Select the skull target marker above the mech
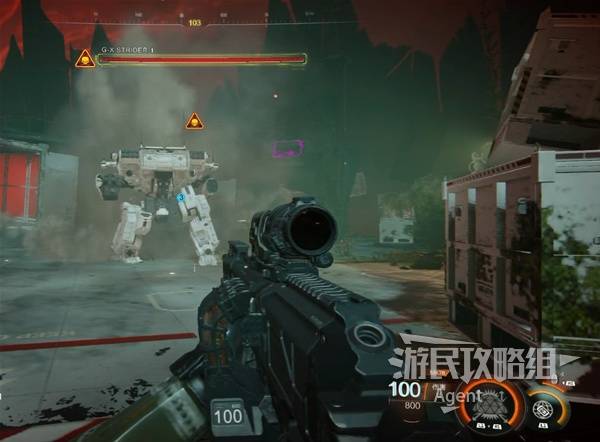Viewport: 600px width, 442px height. pos(194,121)
